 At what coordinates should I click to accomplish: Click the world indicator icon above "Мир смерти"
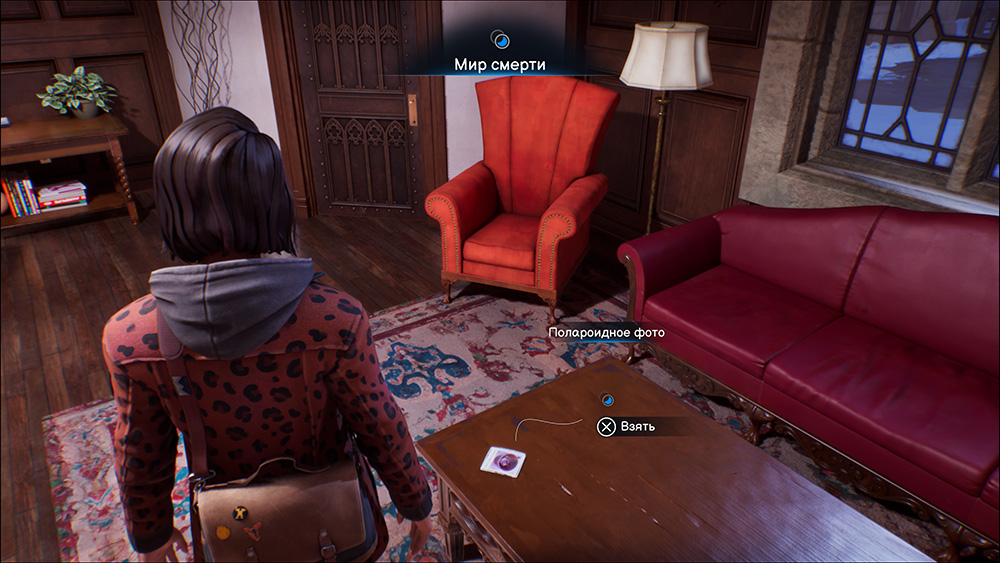click(500, 40)
